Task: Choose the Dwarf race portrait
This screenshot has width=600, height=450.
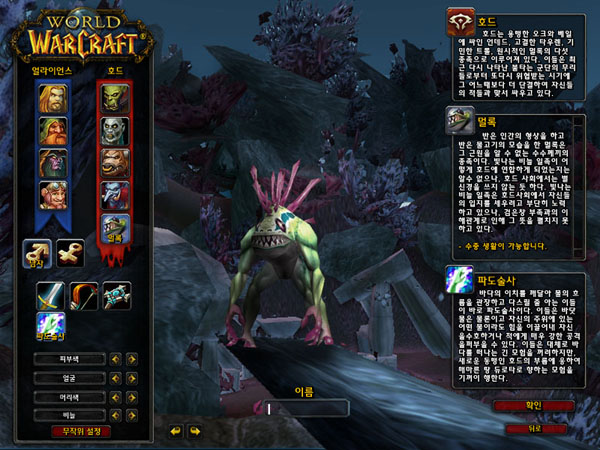Action: point(52,131)
